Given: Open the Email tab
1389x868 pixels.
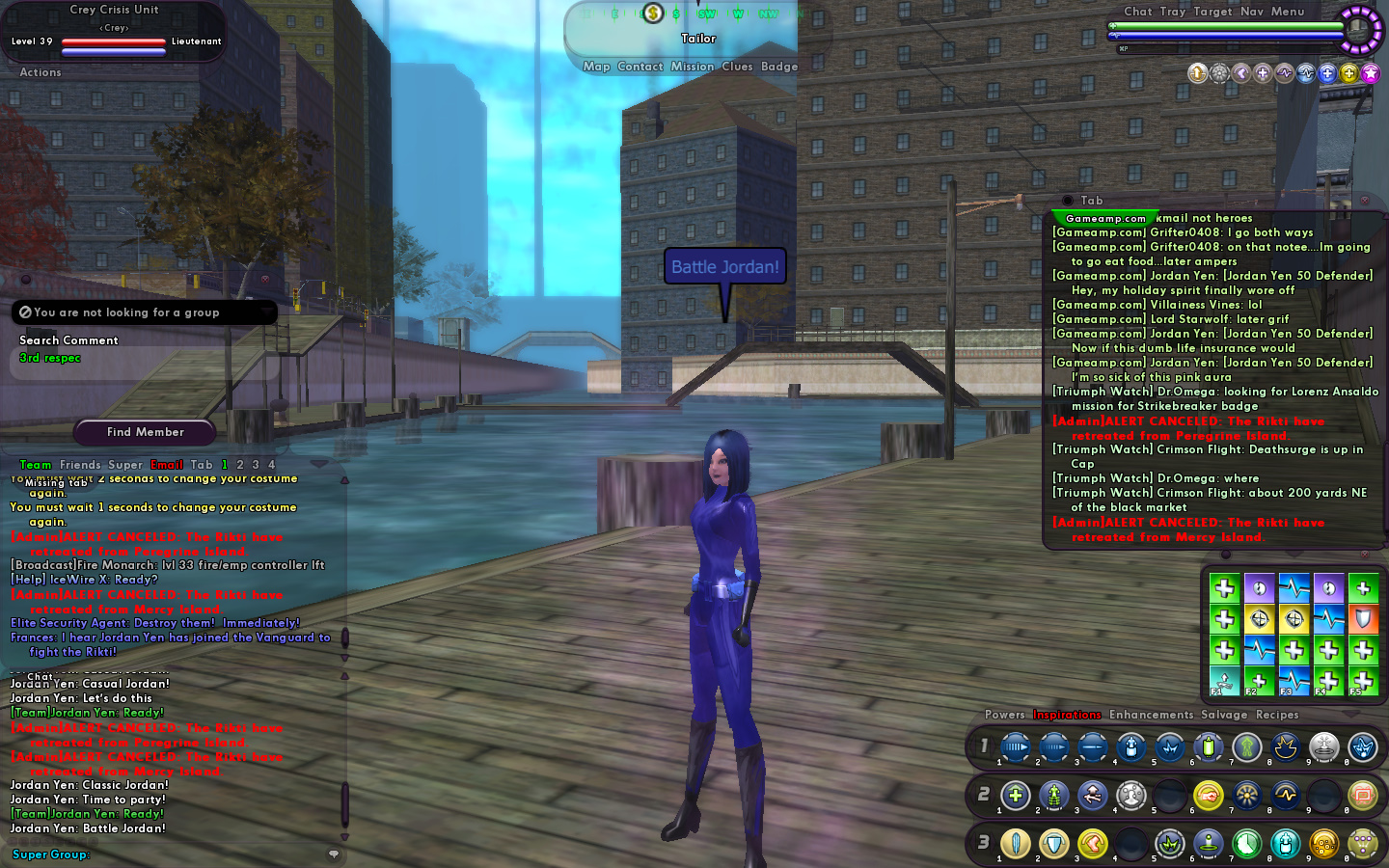Looking at the screenshot, I should (167, 465).
